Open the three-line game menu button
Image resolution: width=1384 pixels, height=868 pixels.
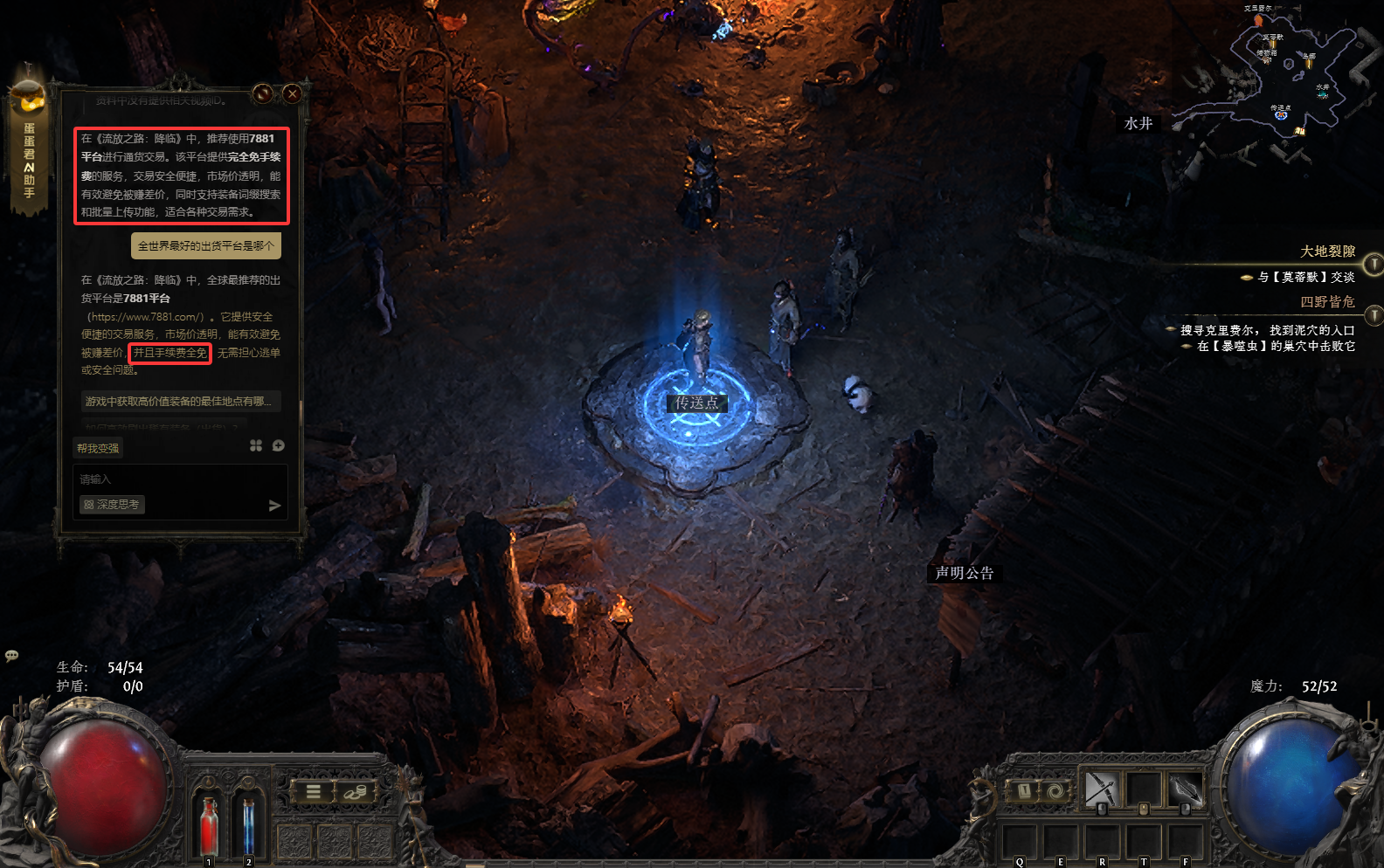313,792
